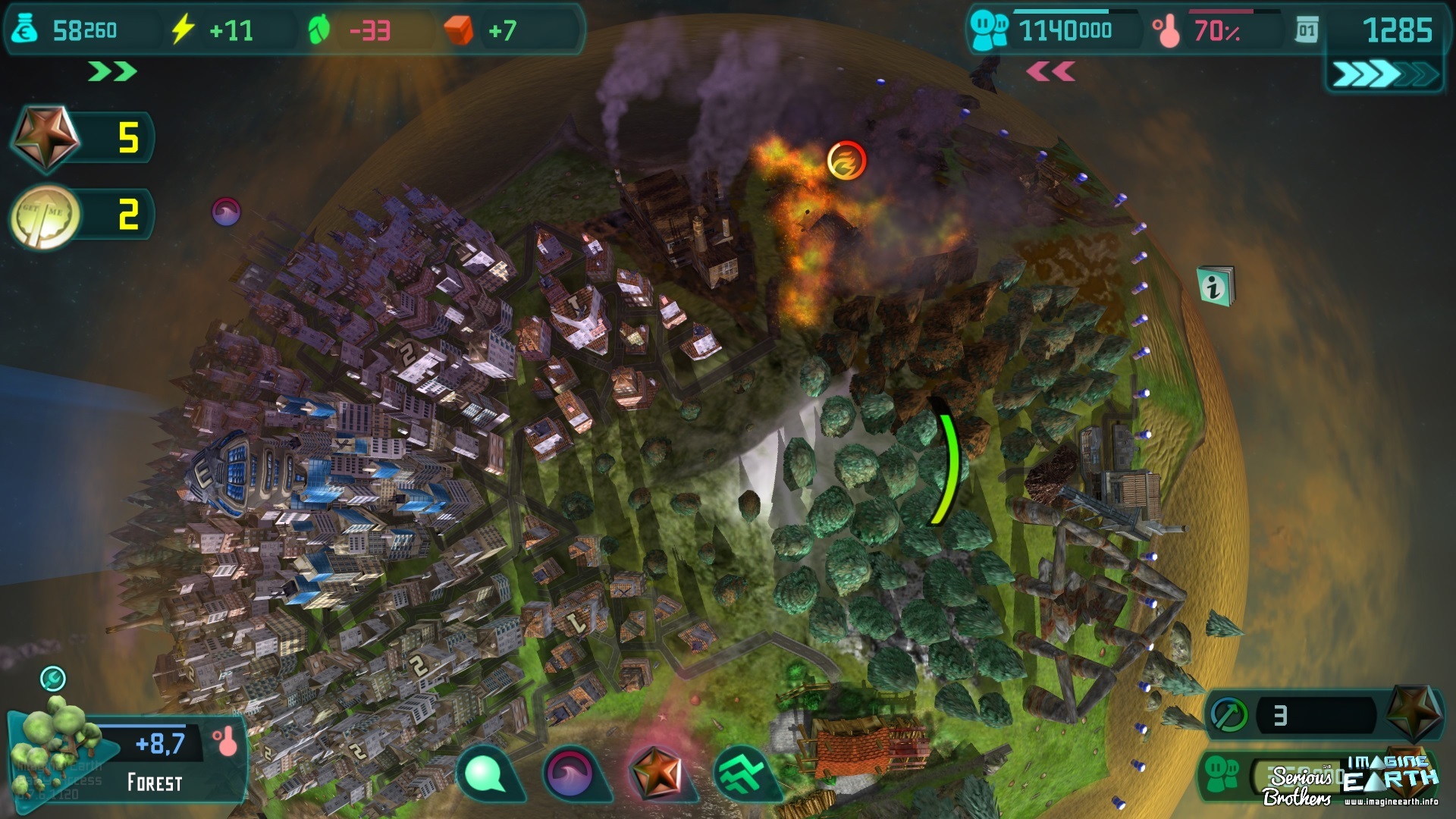Open the lightning bolt energy stat

[x=183, y=30]
